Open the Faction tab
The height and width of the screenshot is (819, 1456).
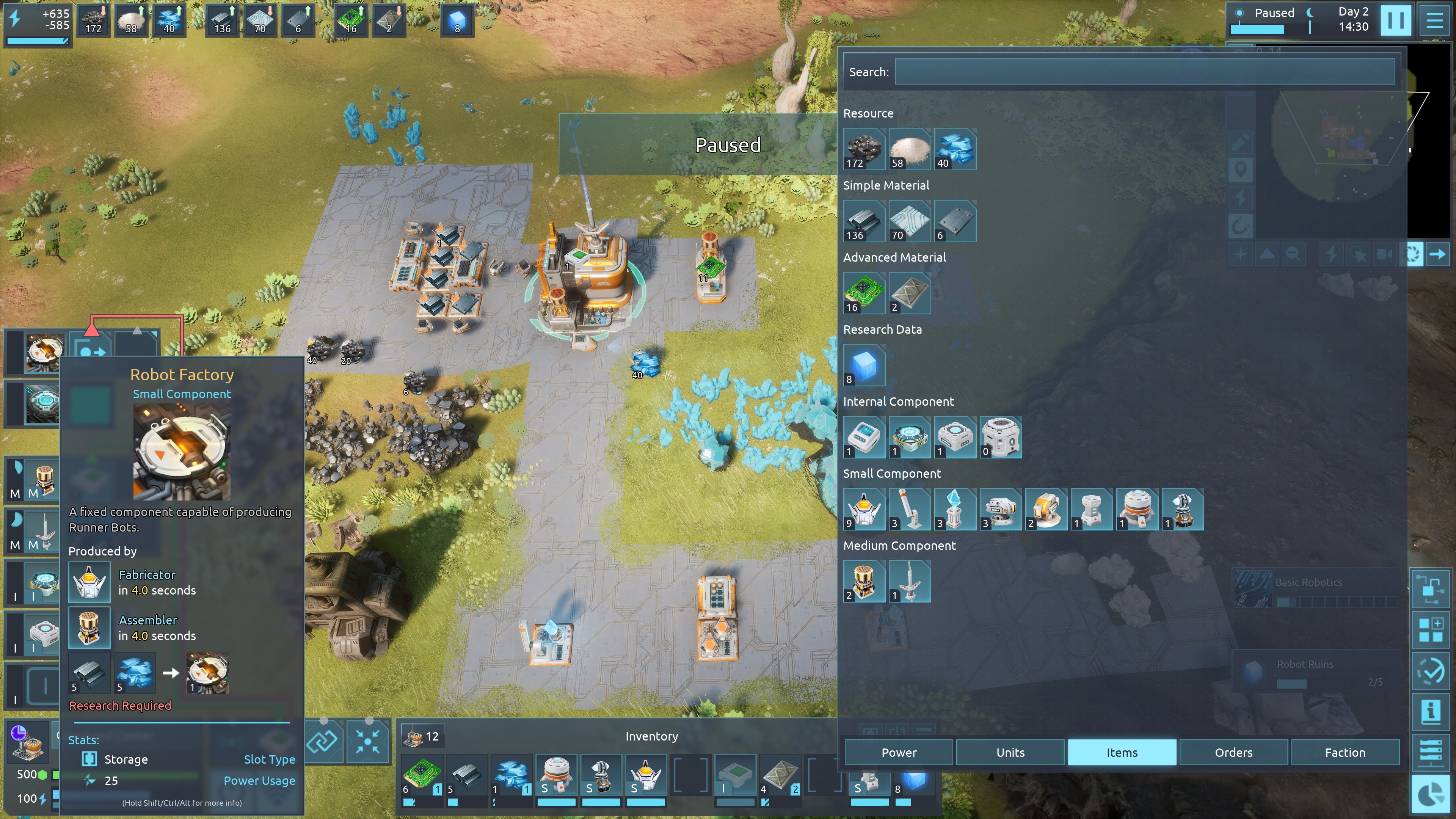click(x=1345, y=752)
